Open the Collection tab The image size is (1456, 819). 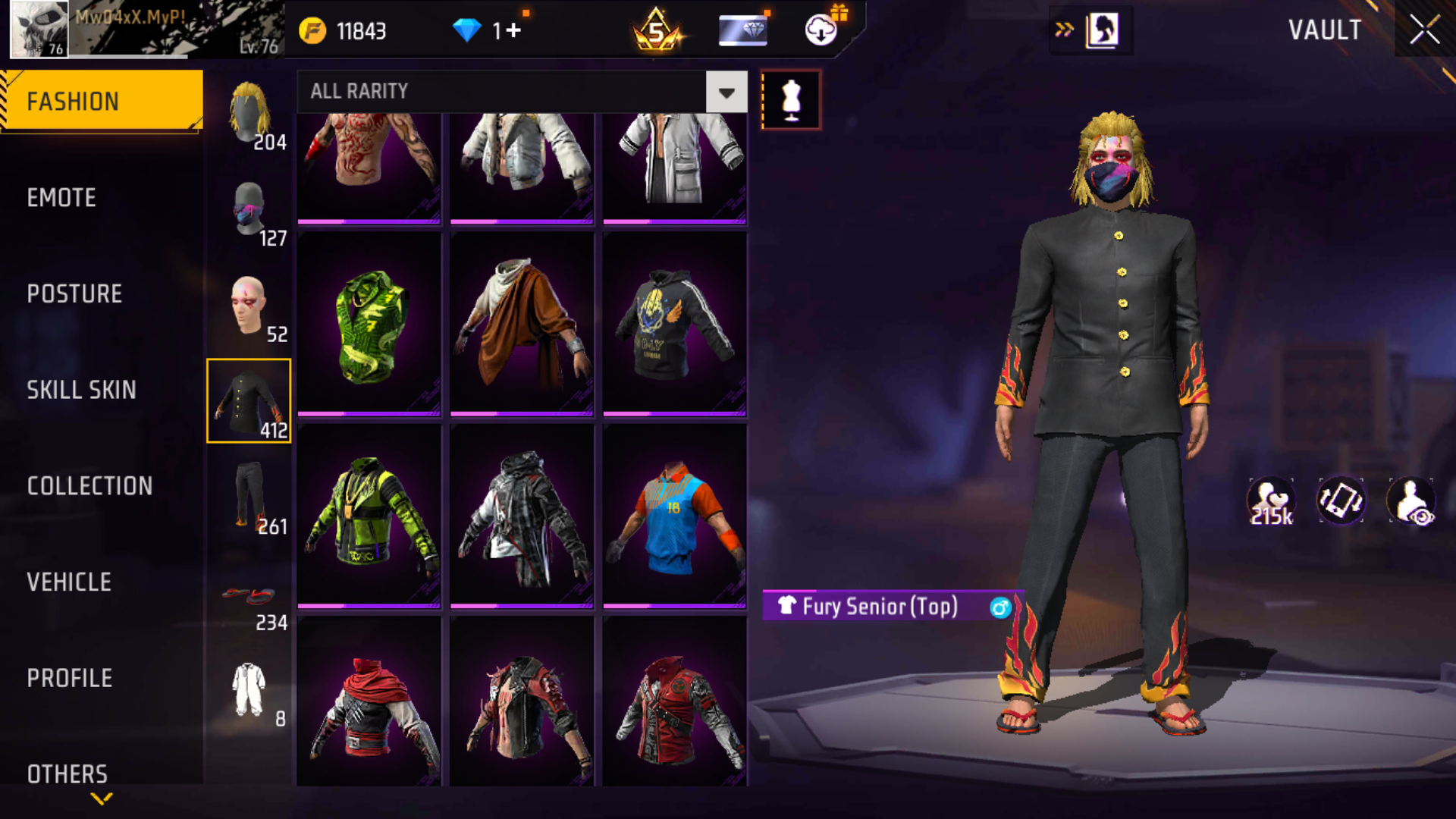point(89,486)
